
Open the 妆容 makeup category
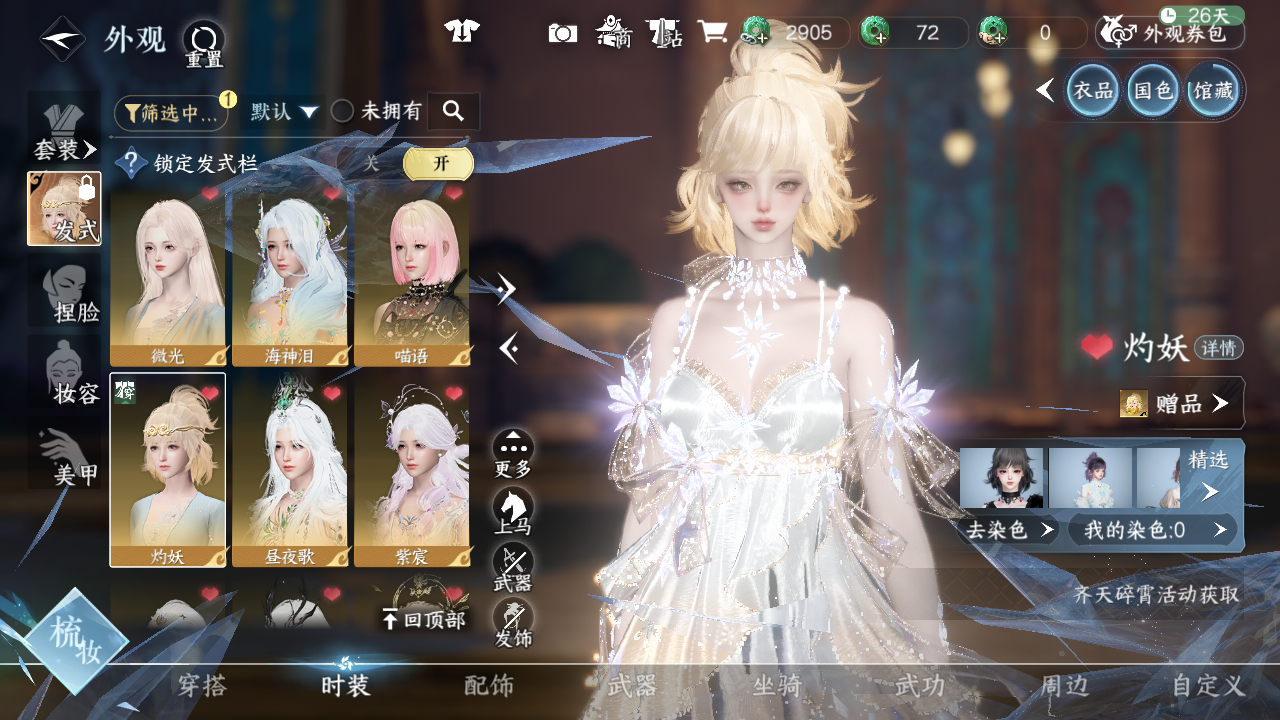[66, 377]
